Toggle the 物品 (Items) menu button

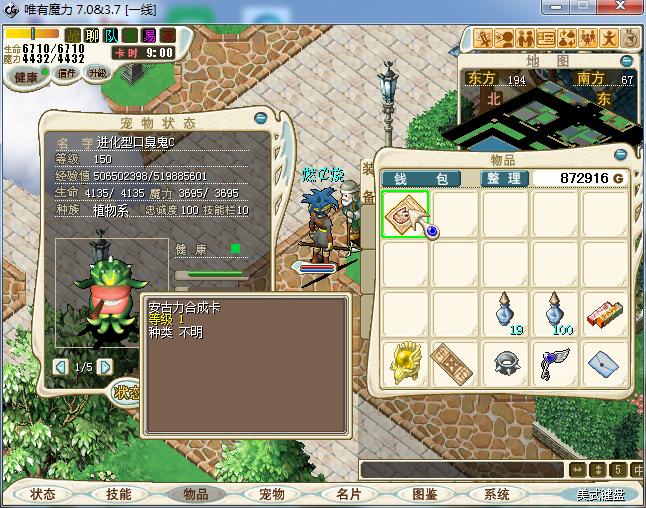click(x=196, y=494)
